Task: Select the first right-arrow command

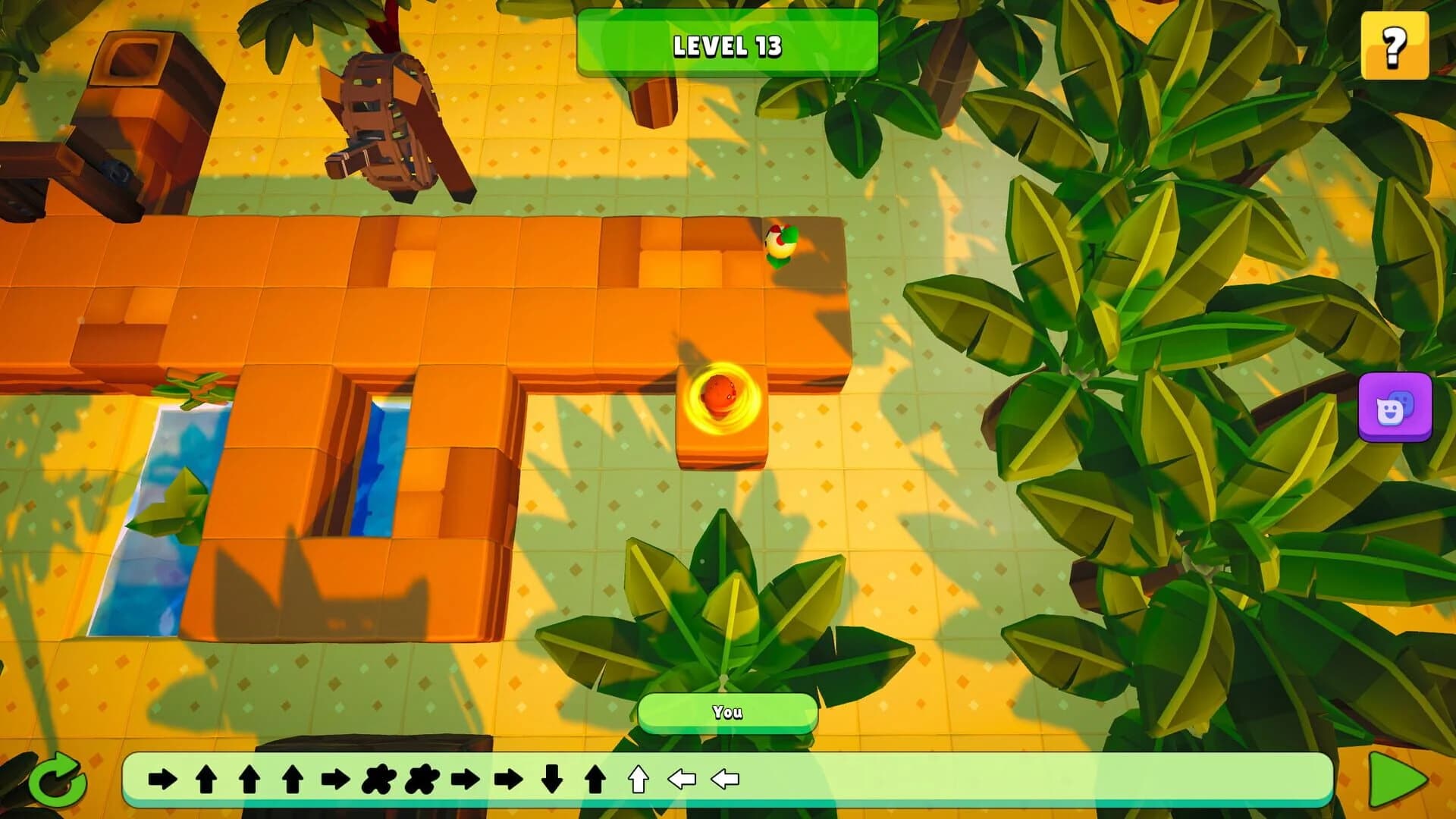Action: coord(162,777)
